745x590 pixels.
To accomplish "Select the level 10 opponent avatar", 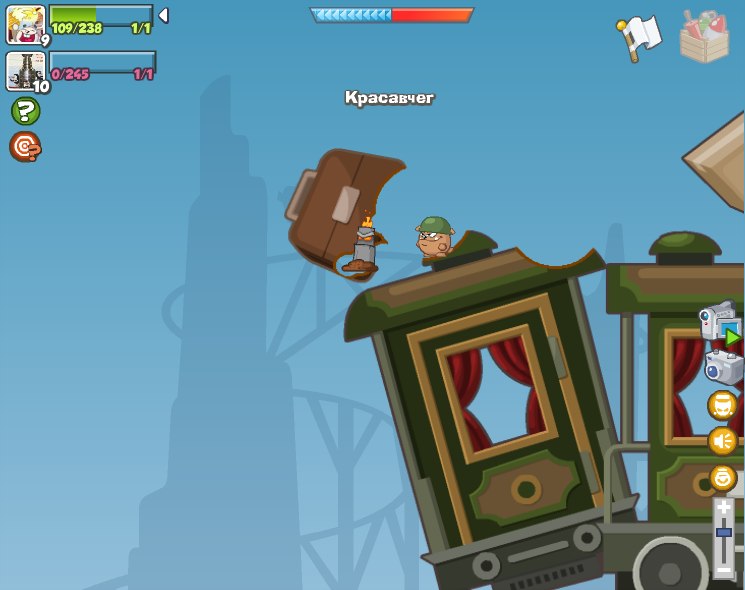I will [x=25, y=71].
